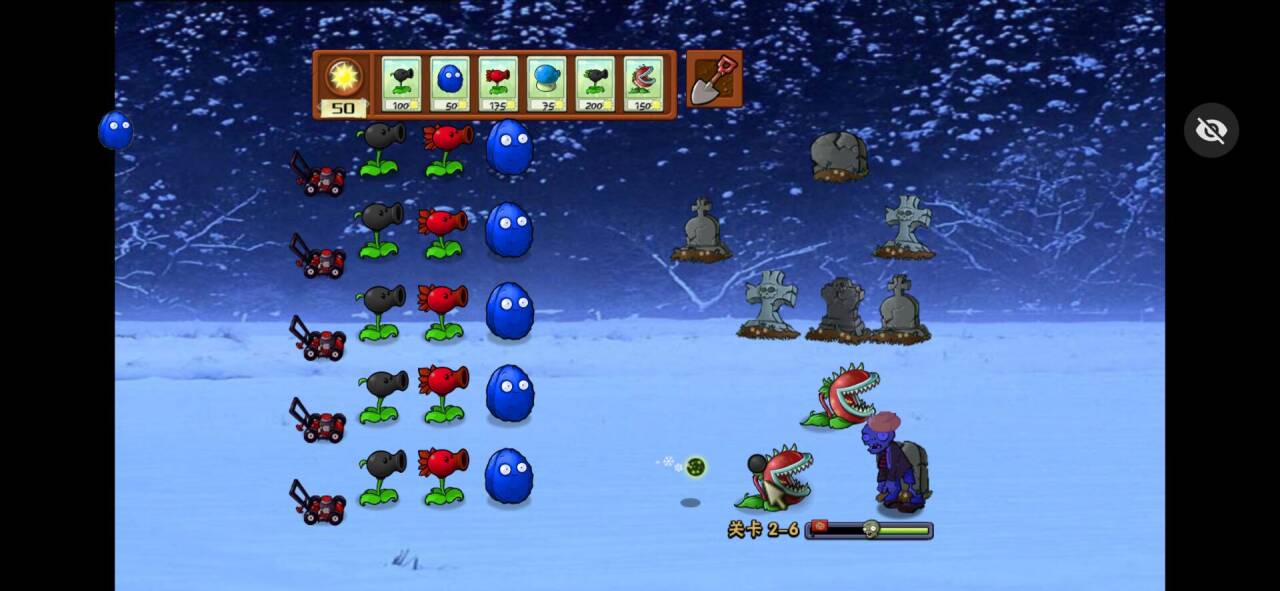The width and height of the screenshot is (1280, 591).
Task: Pick the blue wall-nut seed card
Action: pyautogui.click(x=449, y=84)
